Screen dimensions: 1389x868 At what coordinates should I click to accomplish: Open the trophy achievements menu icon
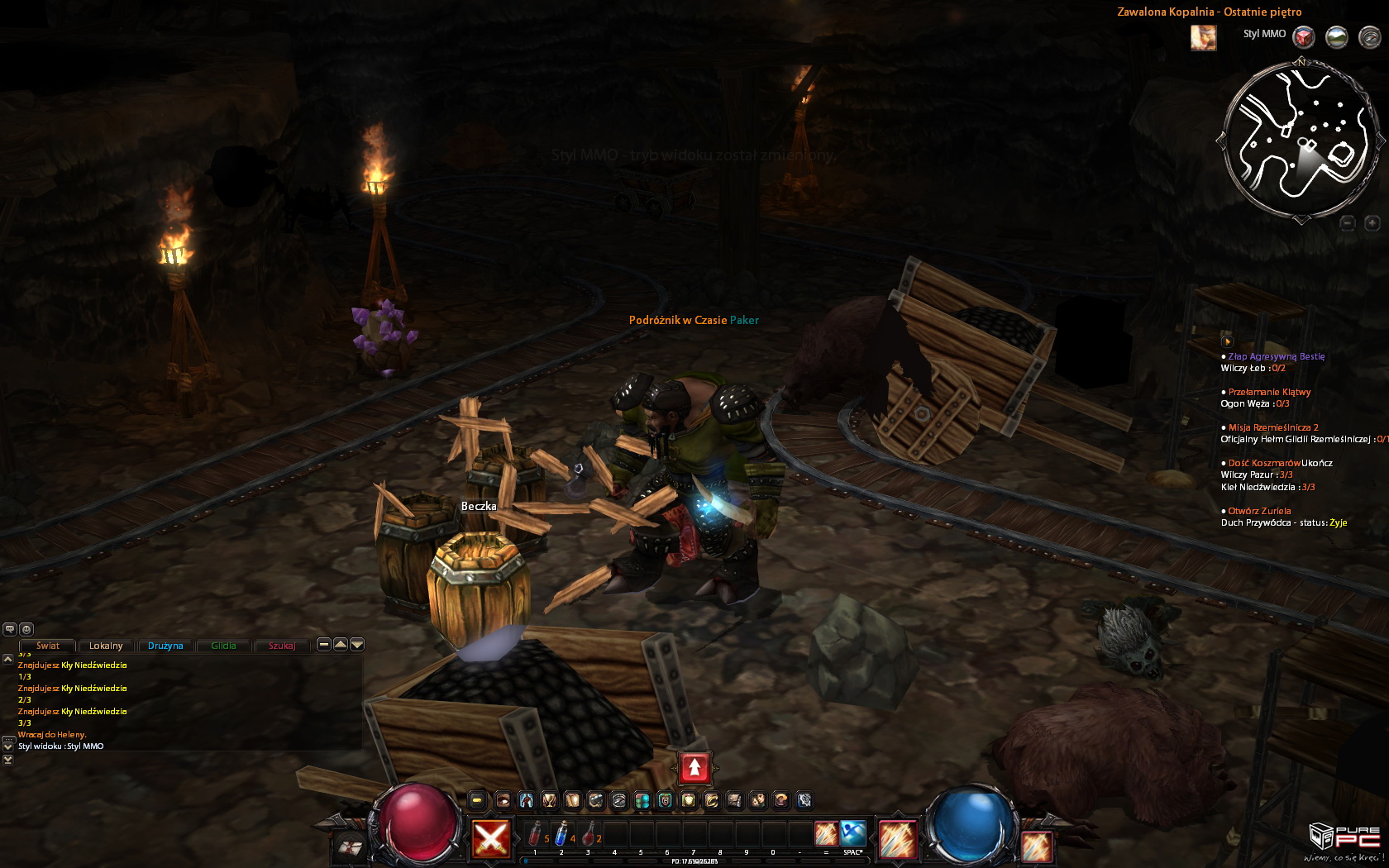[x=549, y=800]
